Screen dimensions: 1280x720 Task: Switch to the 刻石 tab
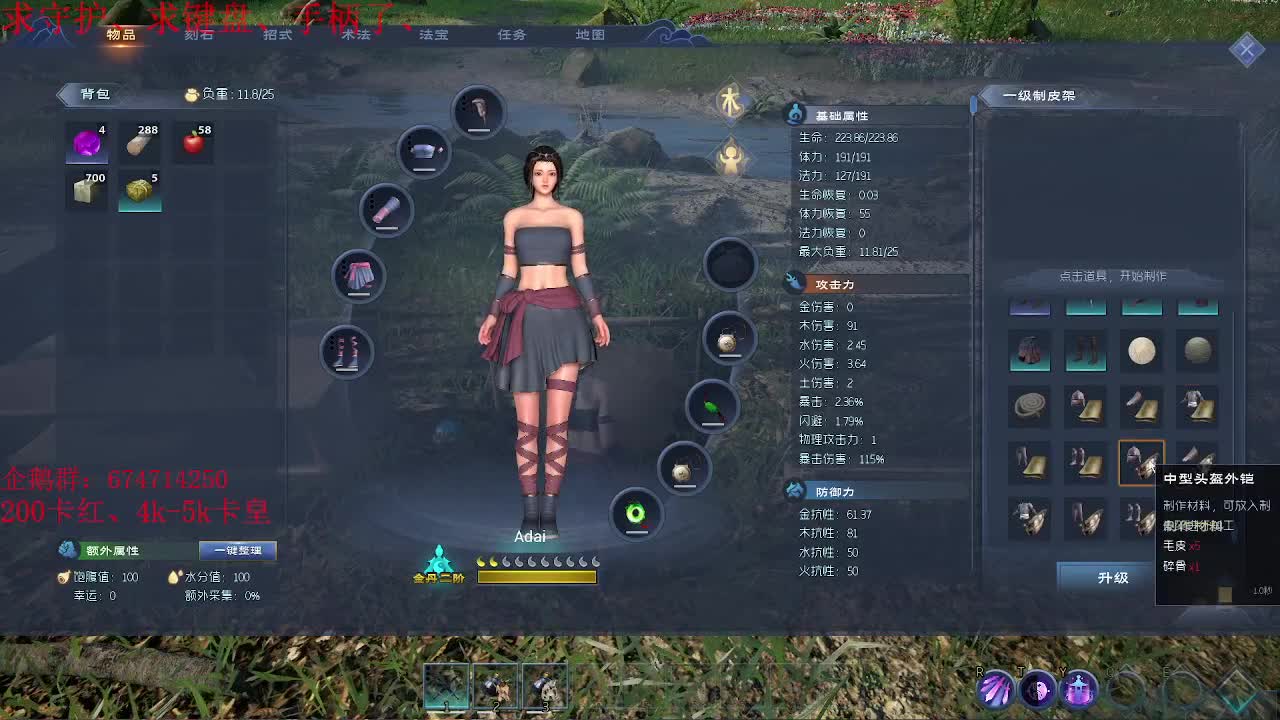(198, 34)
